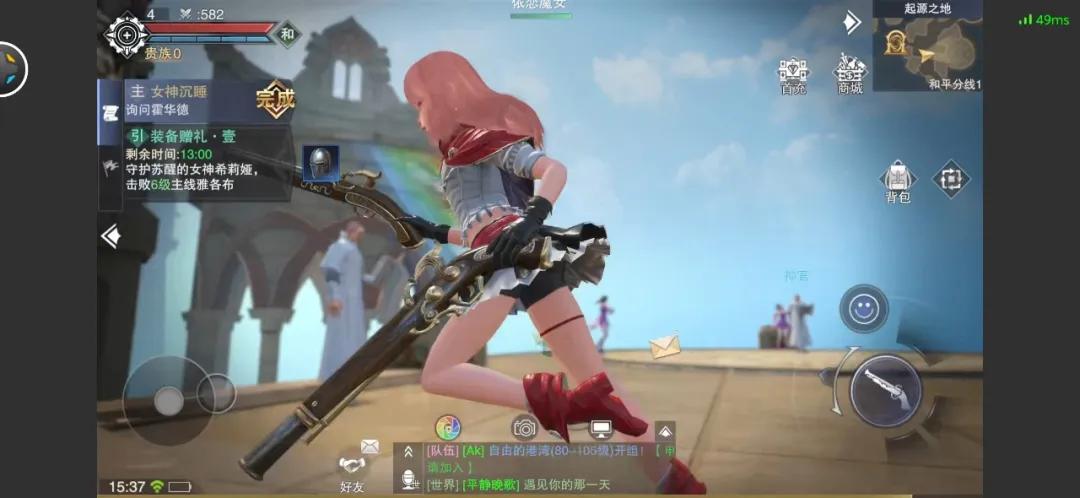1080x498 pixels.
Task: Collapse the quest panel with the left arrow
Action: coord(111,237)
